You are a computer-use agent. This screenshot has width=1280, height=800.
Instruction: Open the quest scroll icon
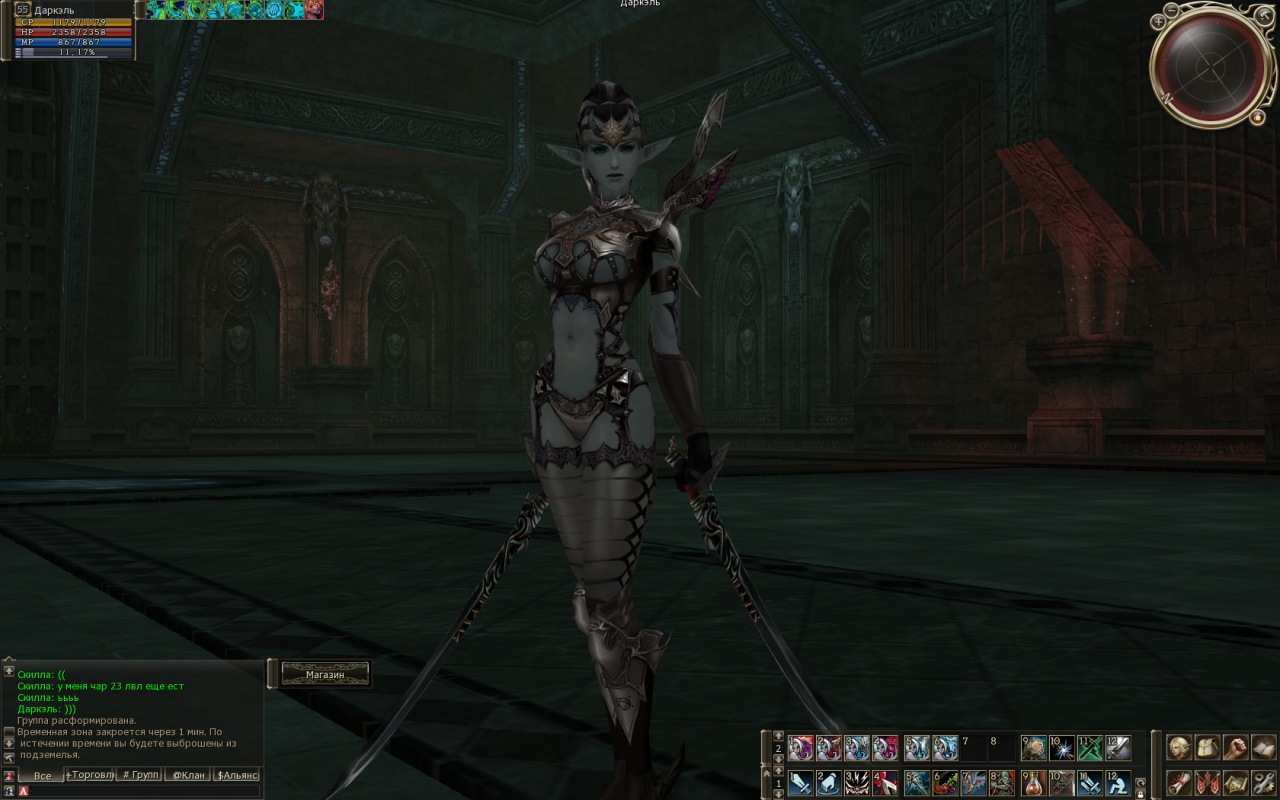[x=1180, y=782]
